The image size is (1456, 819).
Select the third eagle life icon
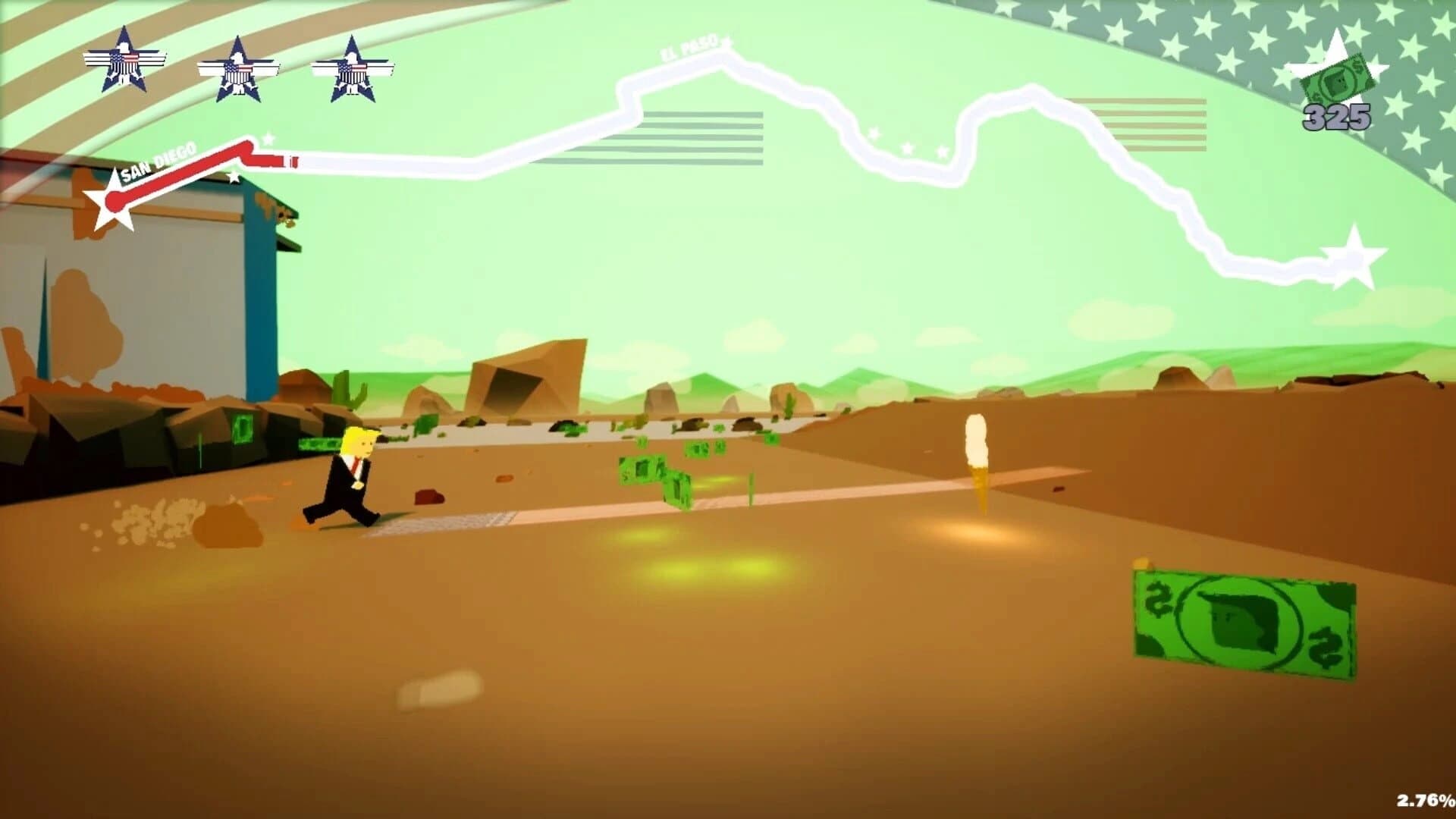tap(353, 68)
